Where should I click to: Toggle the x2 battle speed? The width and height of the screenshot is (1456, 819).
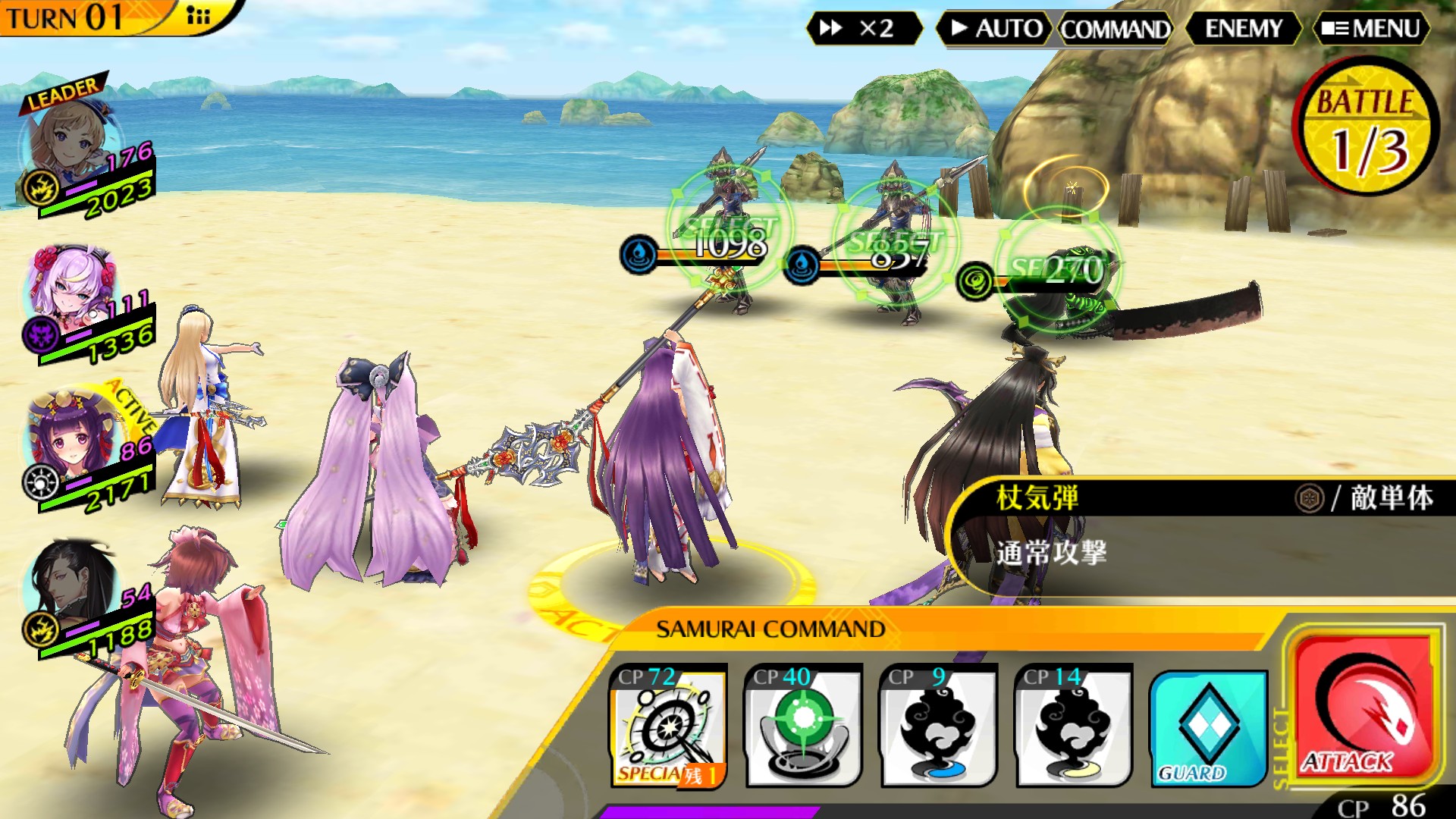pyautogui.click(x=863, y=29)
